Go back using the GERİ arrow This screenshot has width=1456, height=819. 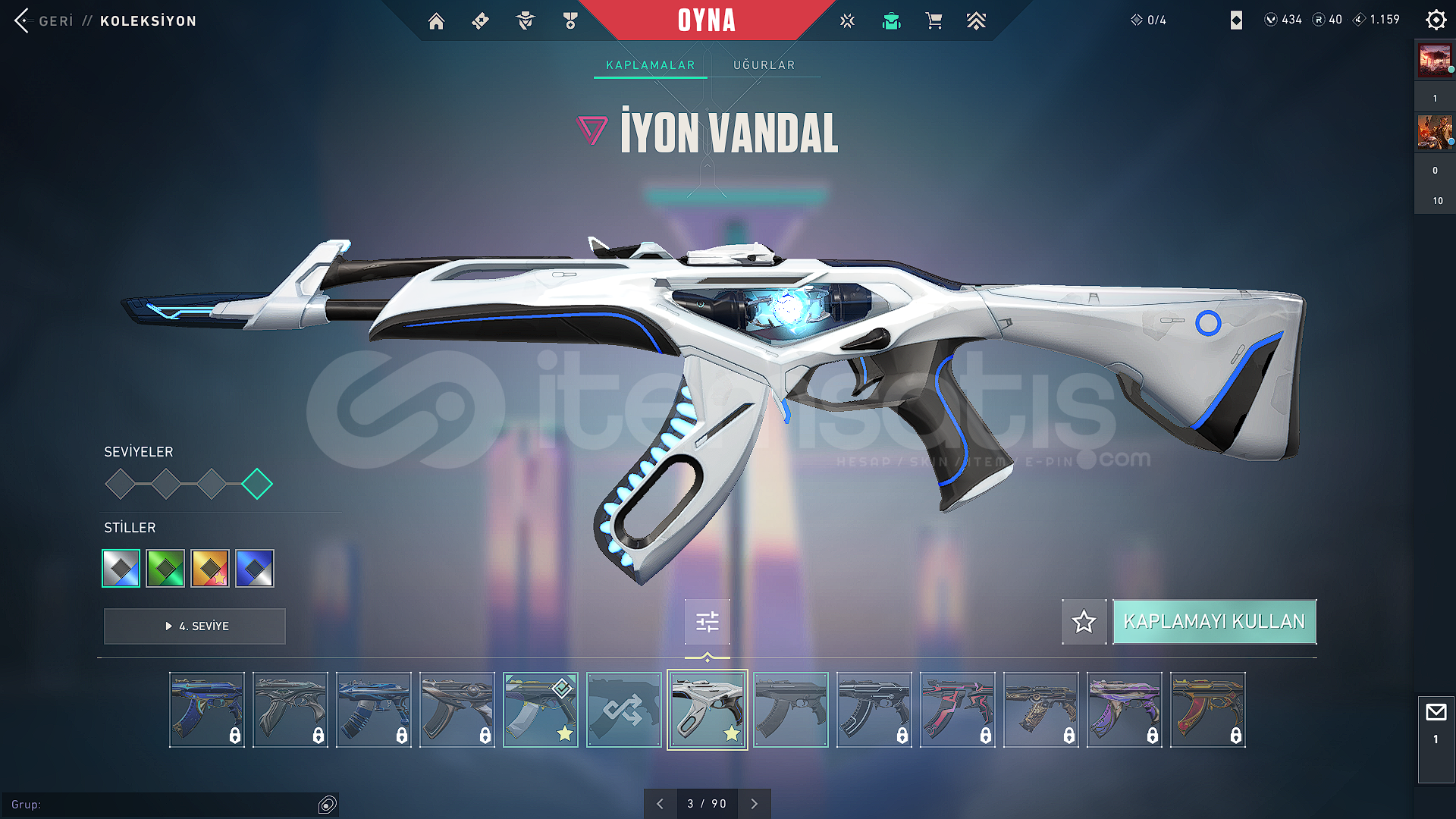pyautogui.click(x=22, y=20)
